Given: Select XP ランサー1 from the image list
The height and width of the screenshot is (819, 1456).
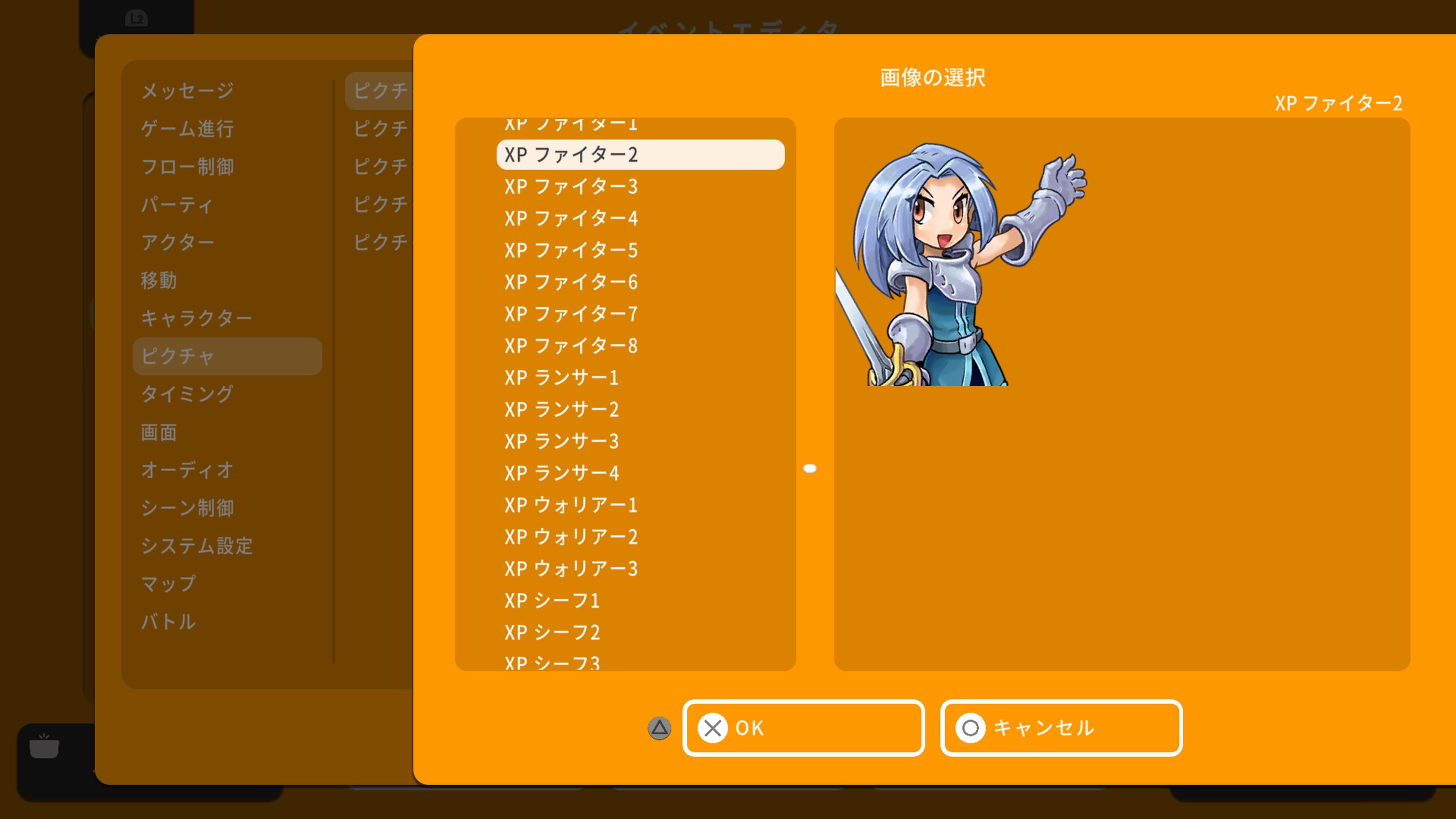Looking at the screenshot, I should coord(562,378).
